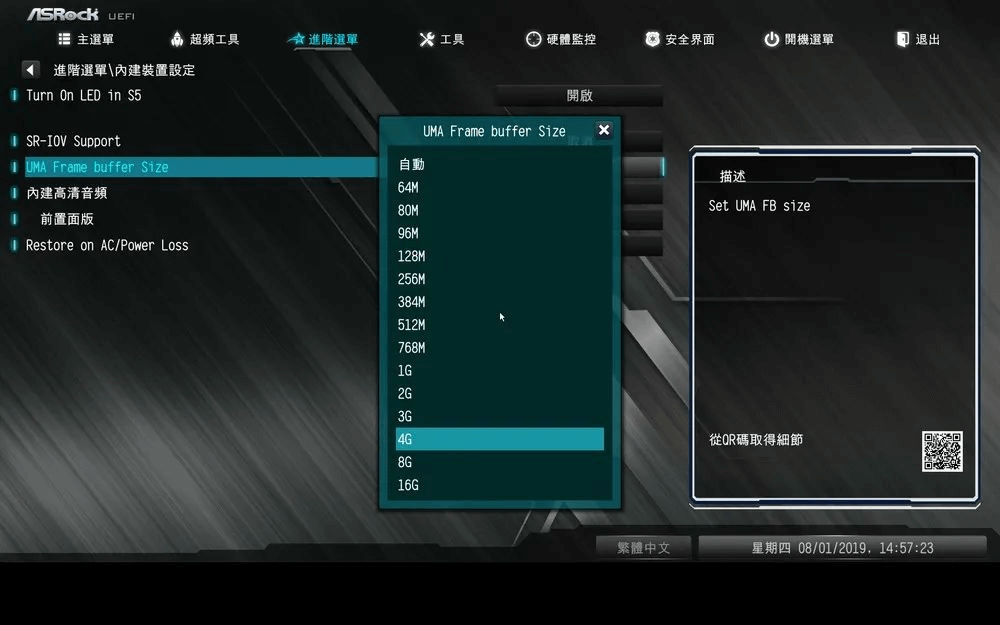Image resolution: width=1000 pixels, height=625 pixels.
Task: Select 512M in the size list
Action: click(411, 325)
